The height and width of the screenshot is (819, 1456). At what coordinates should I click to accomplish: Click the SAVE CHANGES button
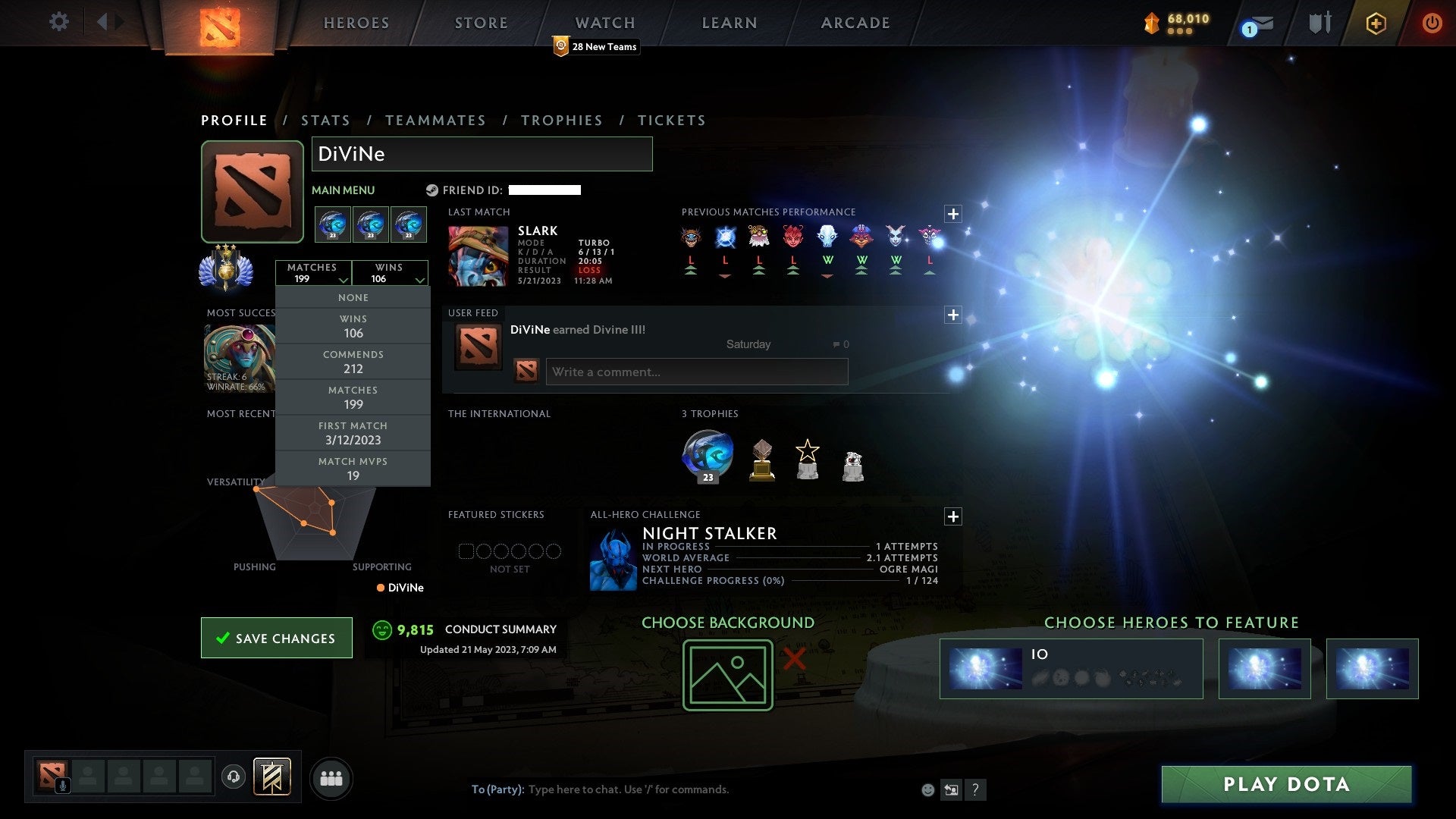[276, 638]
